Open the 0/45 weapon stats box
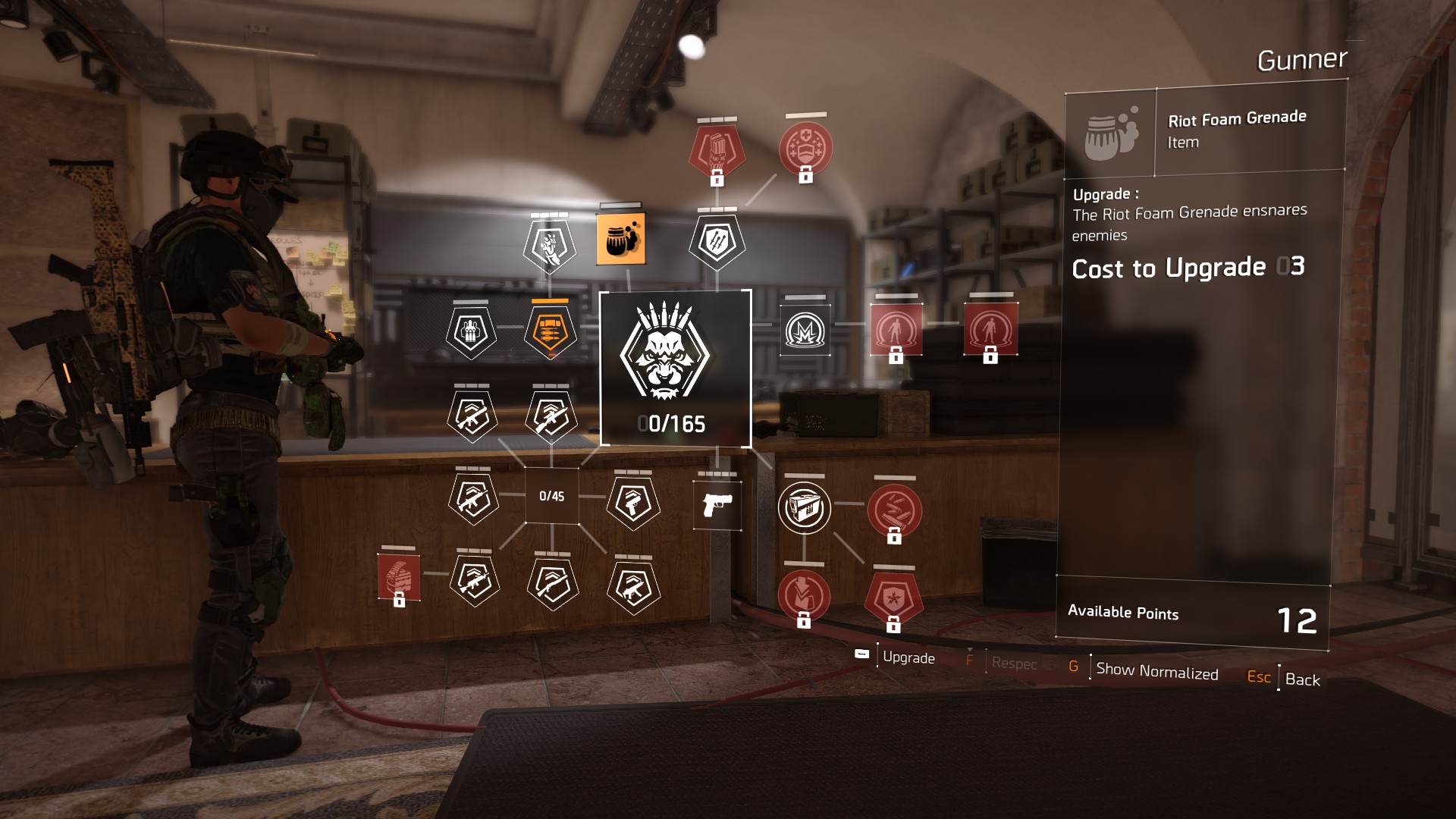The height and width of the screenshot is (819, 1456). click(x=551, y=497)
